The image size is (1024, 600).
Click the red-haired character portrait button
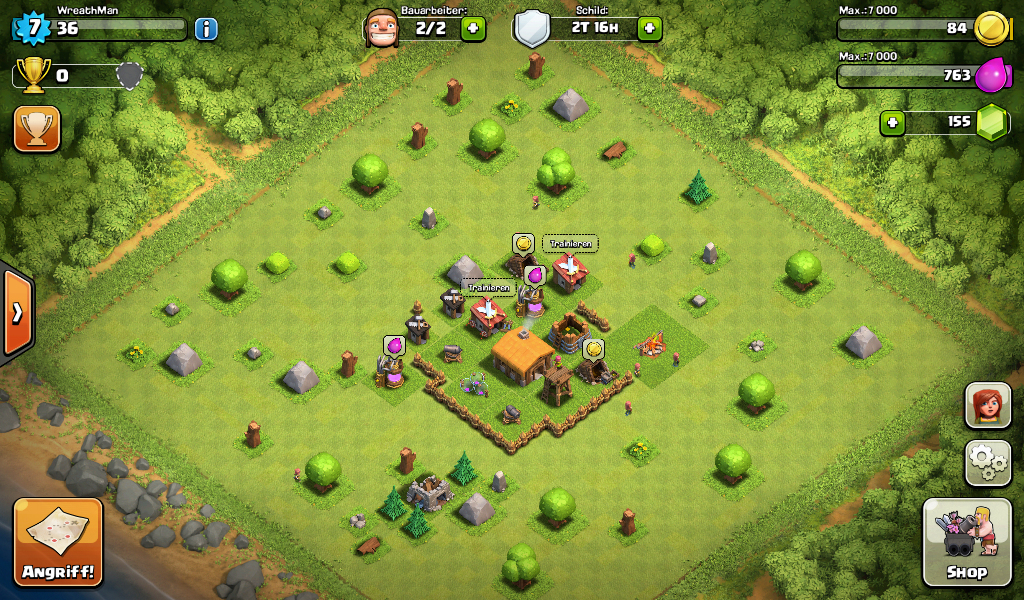pyautogui.click(x=988, y=405)
